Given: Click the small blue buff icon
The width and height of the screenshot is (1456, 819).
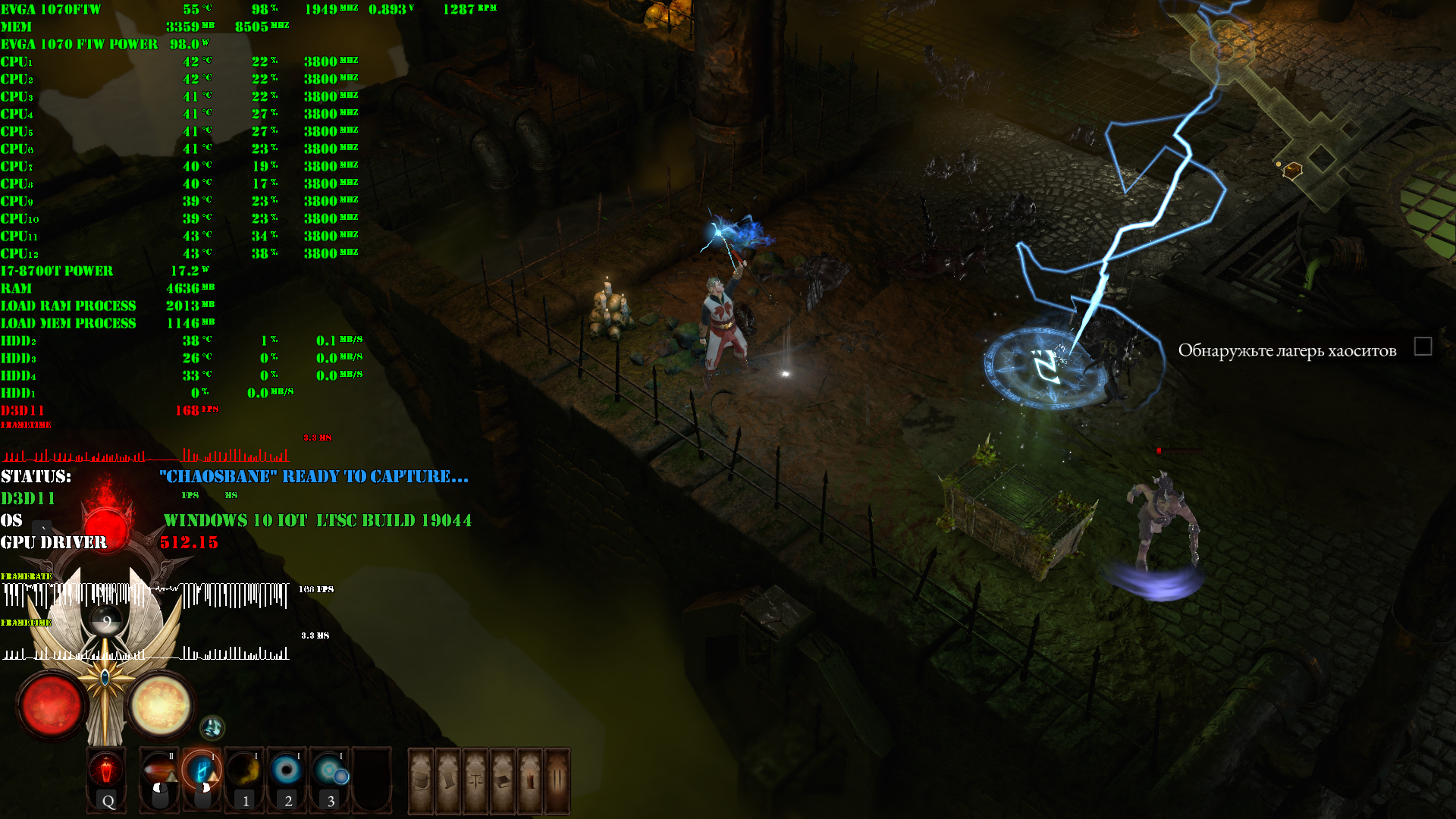Looking at the screenshot, I should point(212,728).
